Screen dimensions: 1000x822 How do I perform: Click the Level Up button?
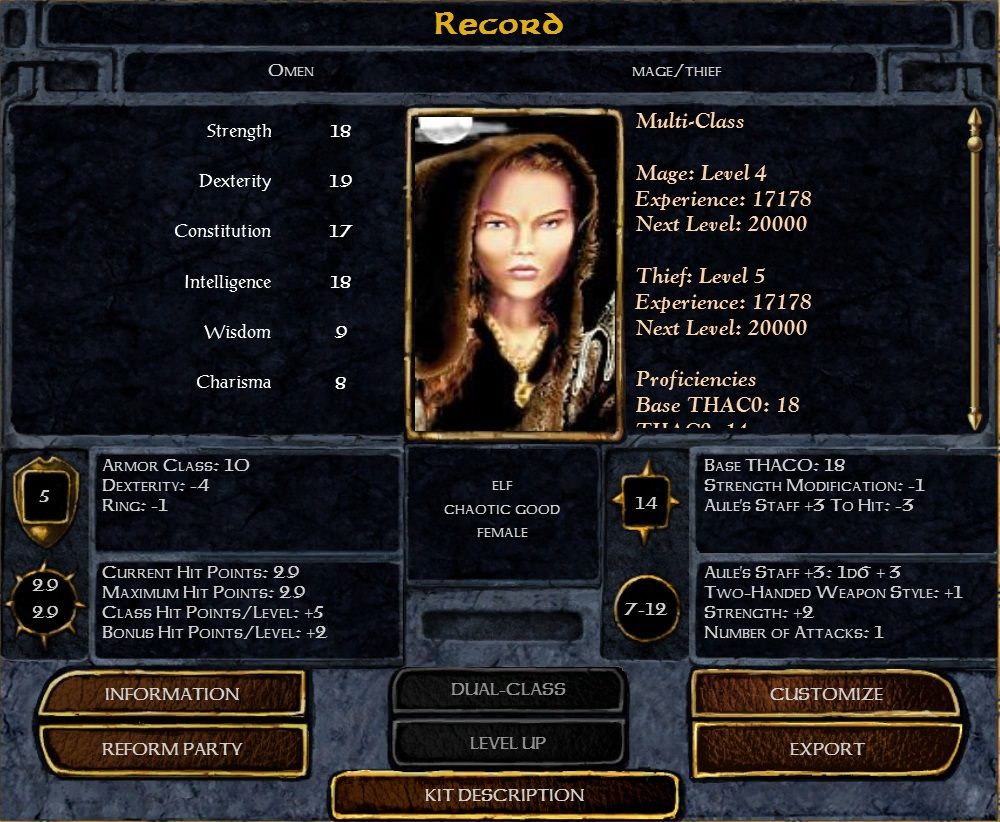(x=508, y=744)
